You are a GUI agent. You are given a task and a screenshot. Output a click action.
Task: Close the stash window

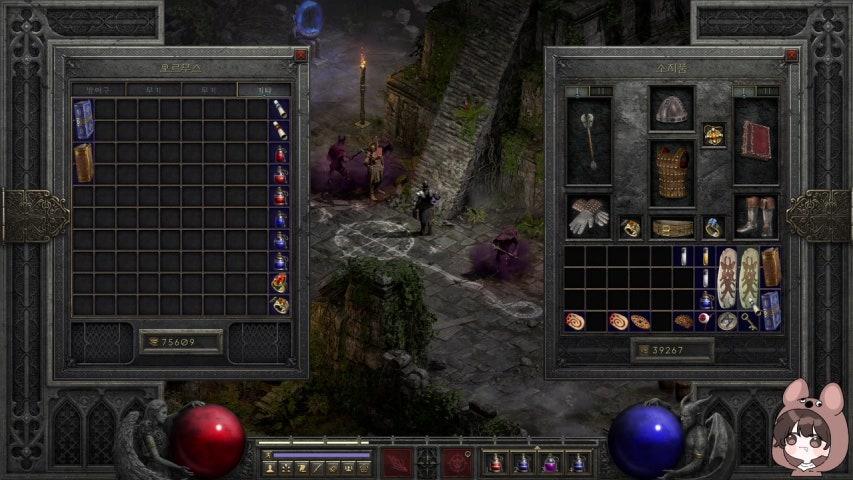click(x=300, y=56)
